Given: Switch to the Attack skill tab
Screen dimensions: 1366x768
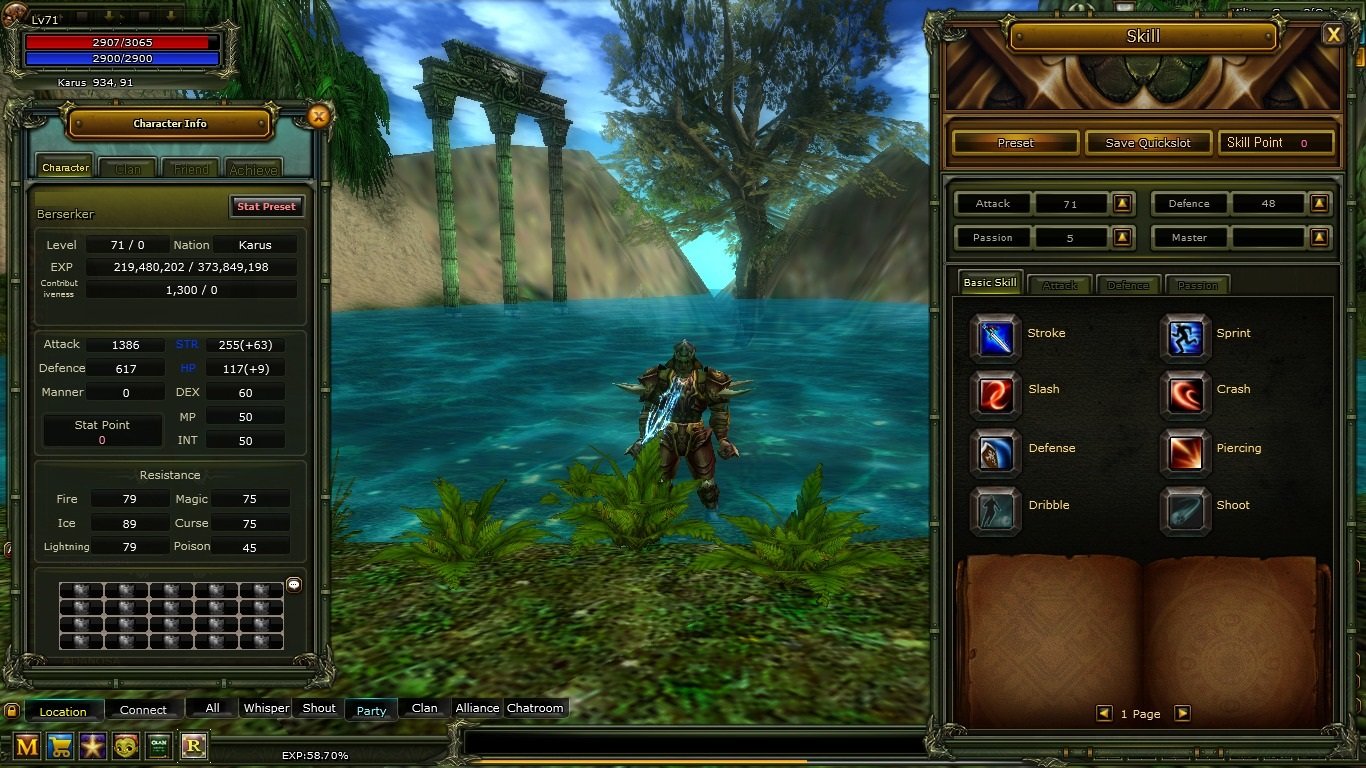Looking at the screenshot, I should point(1059,284).
